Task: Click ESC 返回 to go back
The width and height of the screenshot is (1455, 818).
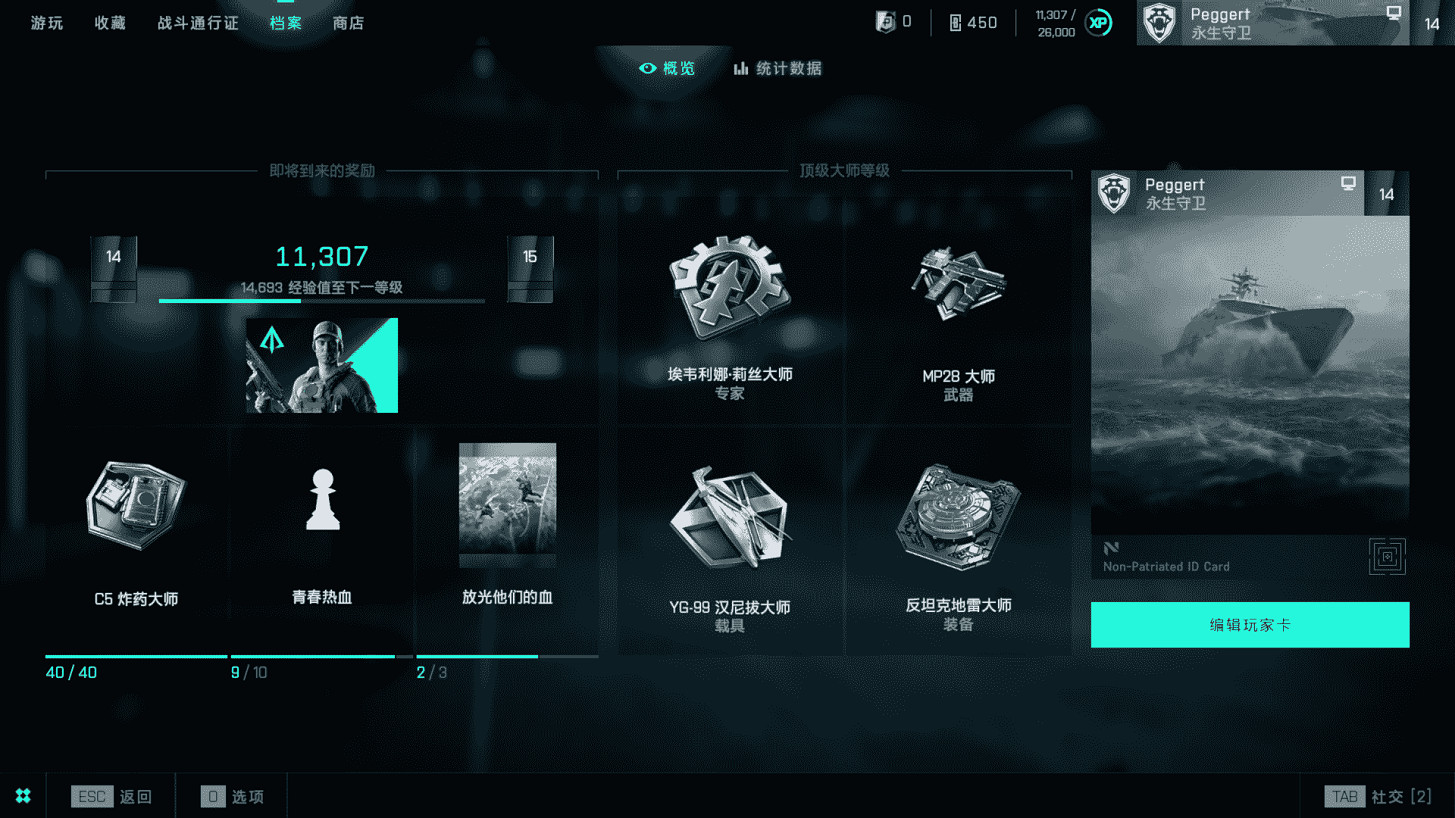Action: pos(111,796)
